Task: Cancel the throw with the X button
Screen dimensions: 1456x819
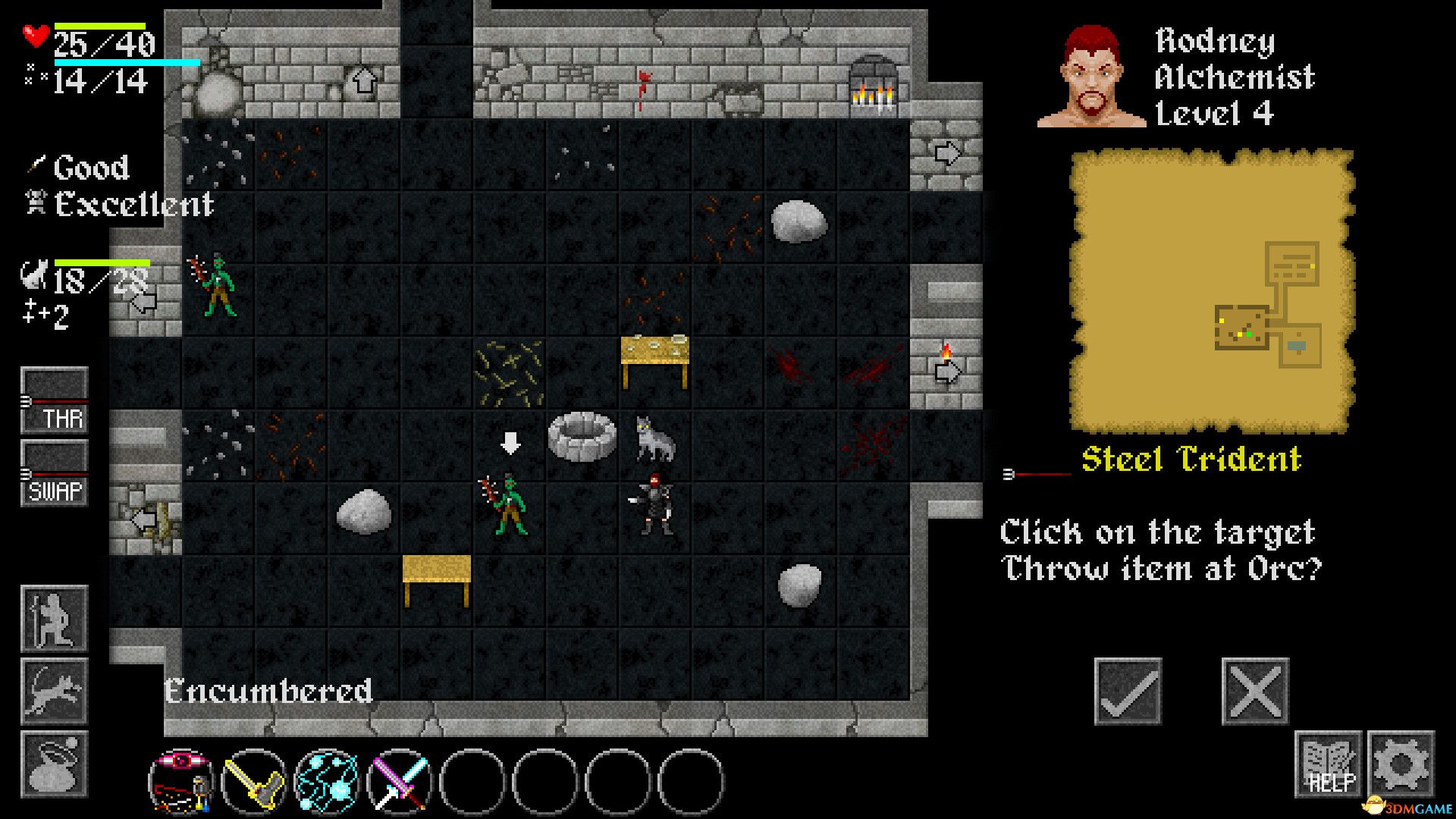Action: point(1255,690)
